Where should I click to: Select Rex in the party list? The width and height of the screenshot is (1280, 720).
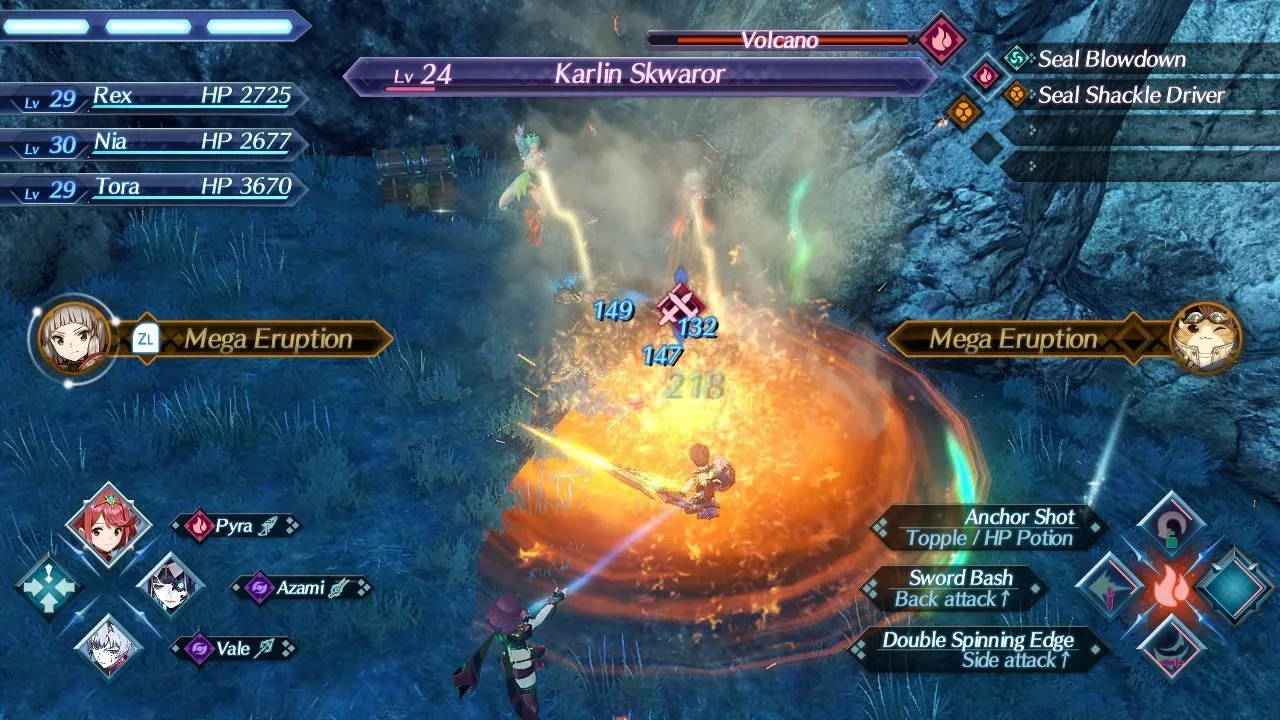150,97
